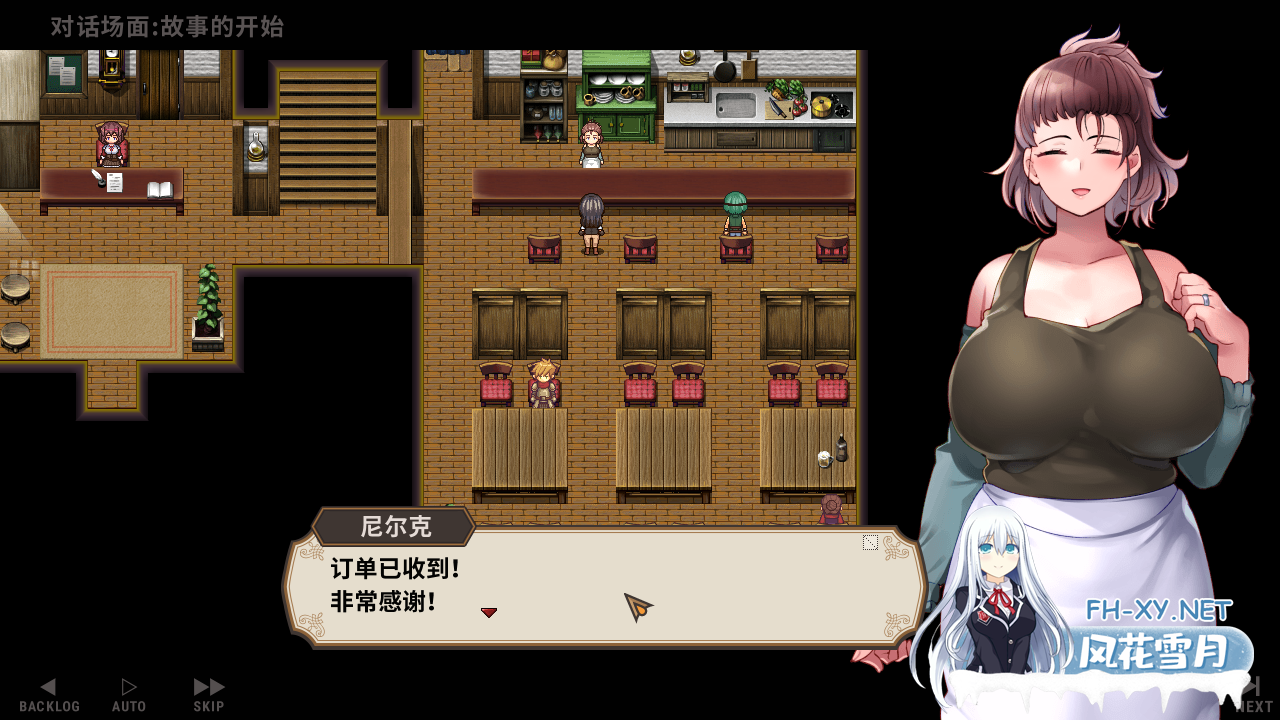Hide the message window with corner toggle
Screen dimensions: 1280x720
869,543
